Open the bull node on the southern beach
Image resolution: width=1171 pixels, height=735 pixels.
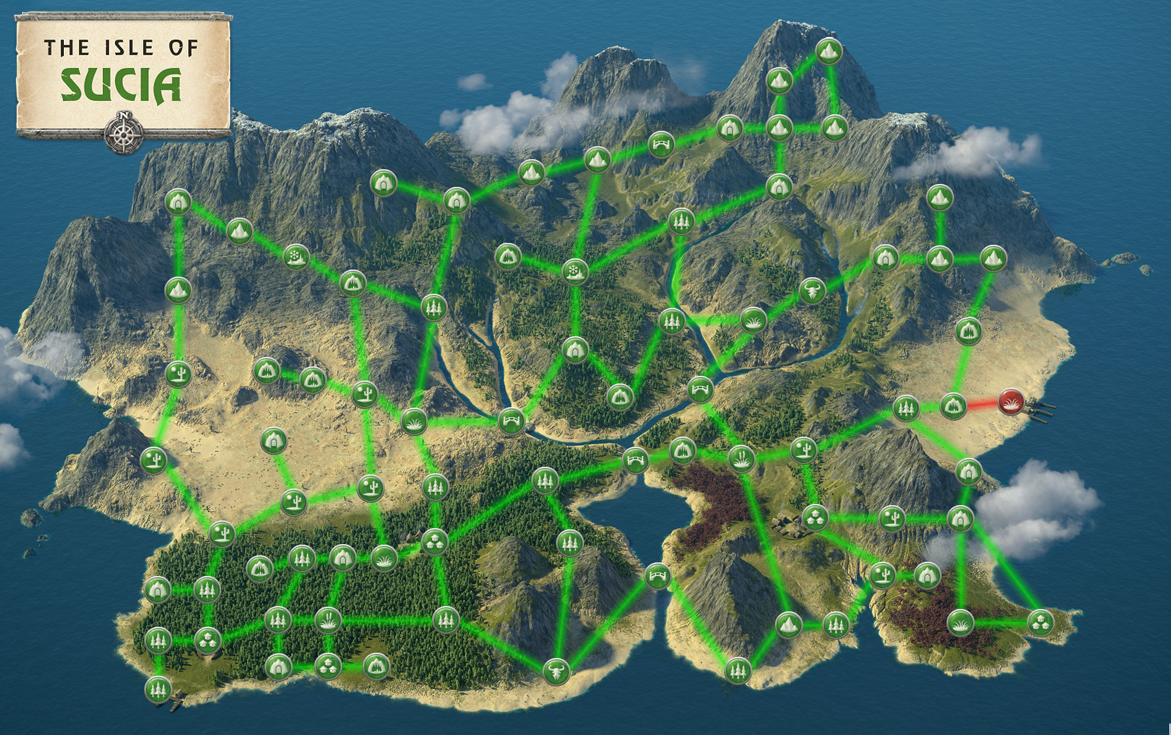click(556, 670)
